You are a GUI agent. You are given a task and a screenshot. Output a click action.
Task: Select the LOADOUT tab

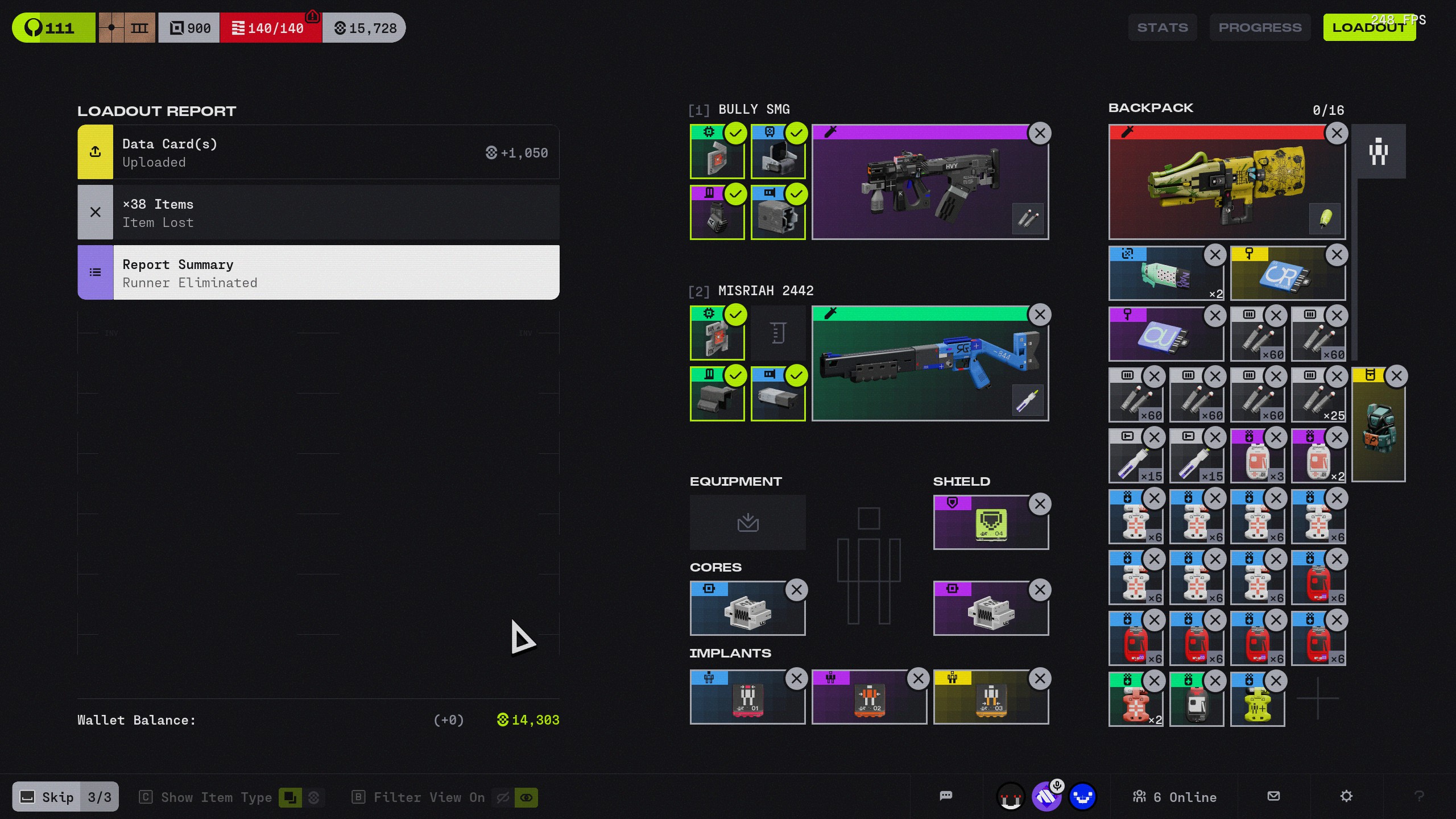[x=1369, y=27]
